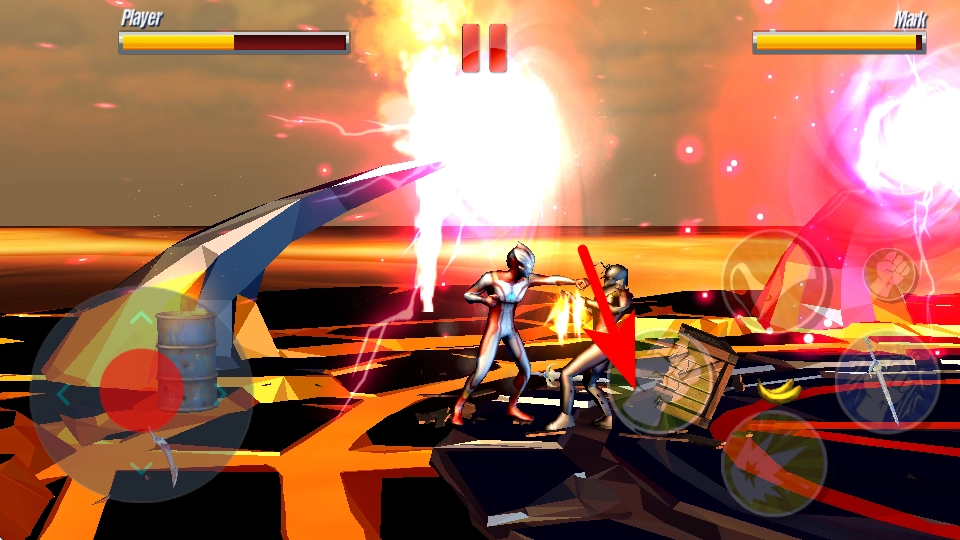Tap the joystick's left arrow

[63, 395]
